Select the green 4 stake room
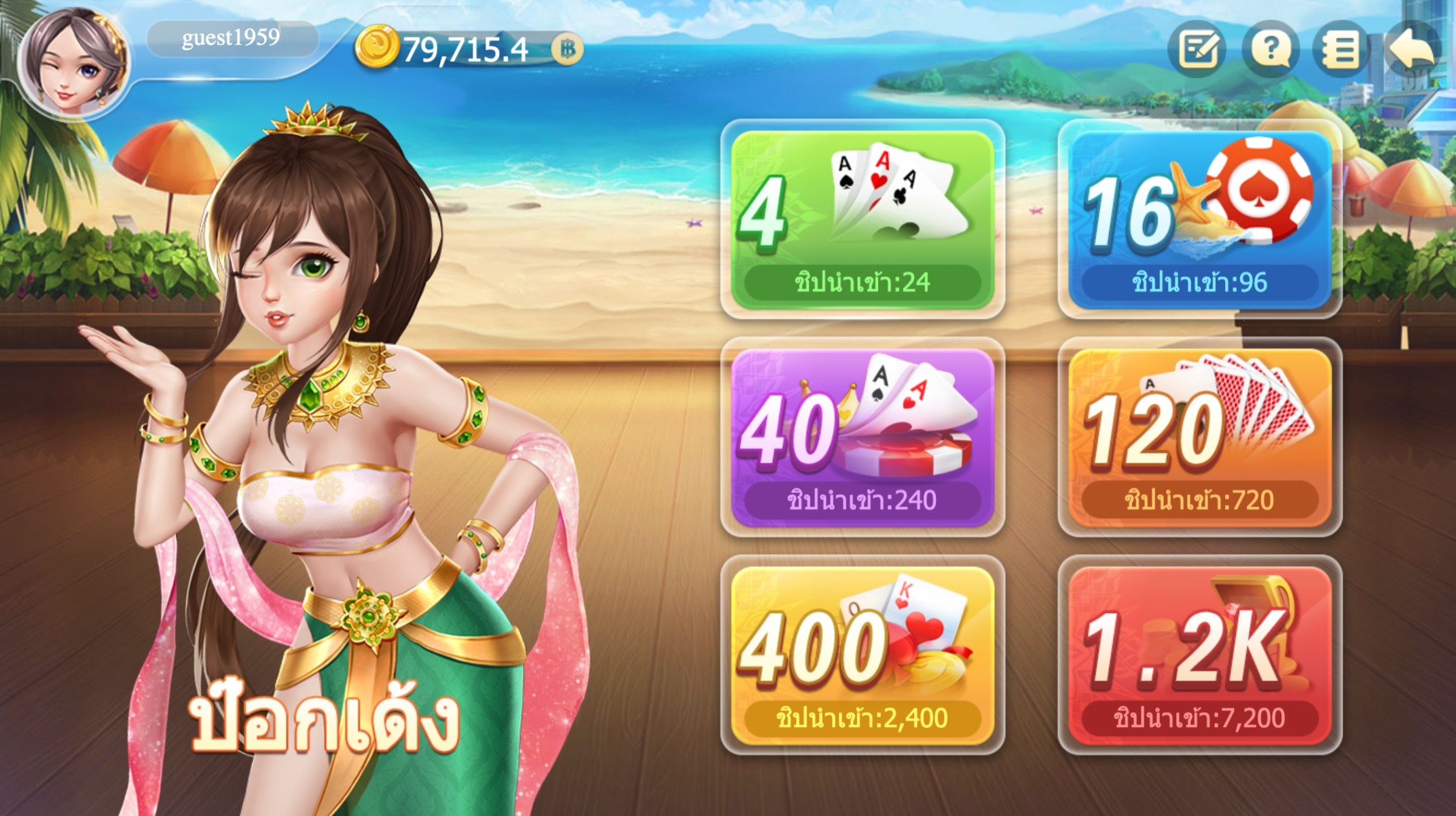The image size is (1456, 816). [x=862, y=219]
